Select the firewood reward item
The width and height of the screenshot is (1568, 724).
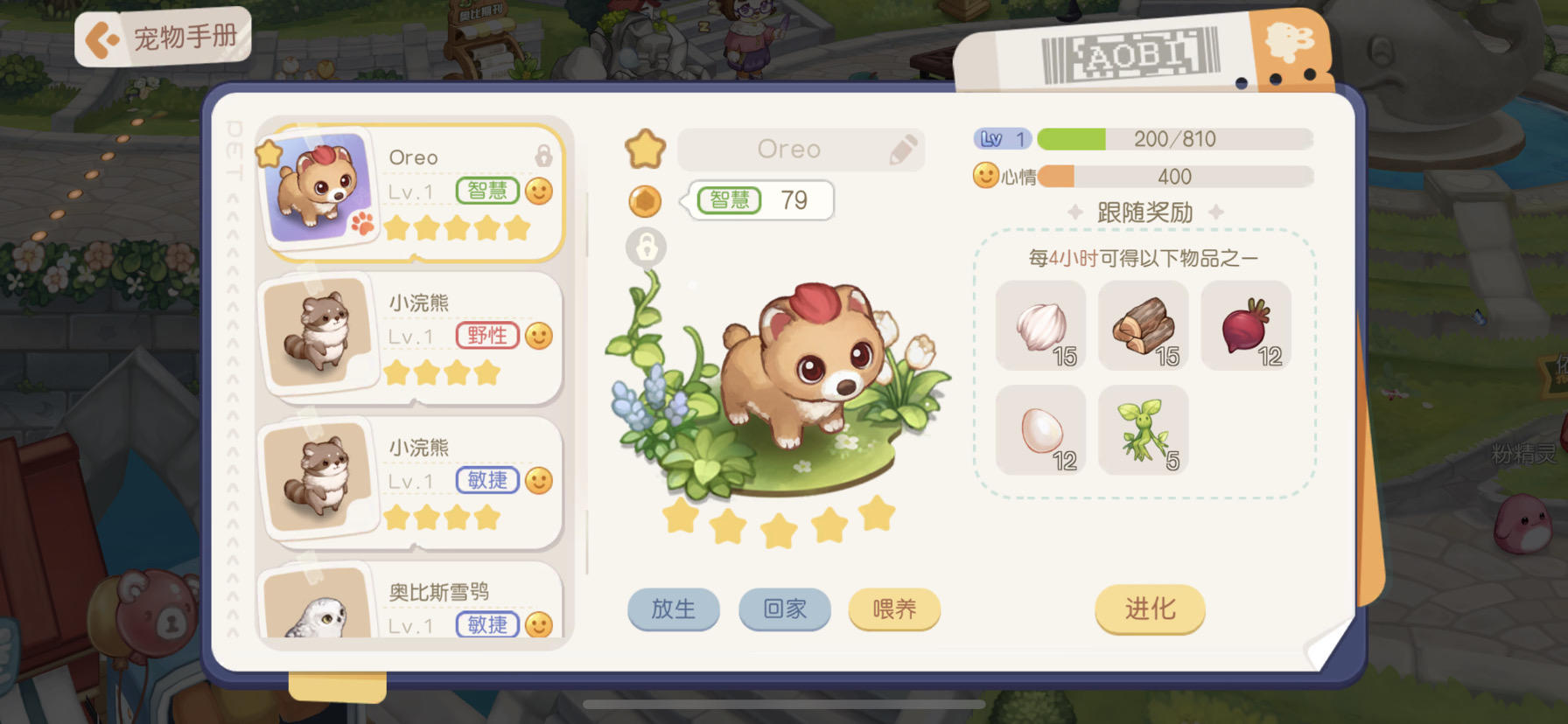click(x=1143, y=326)
